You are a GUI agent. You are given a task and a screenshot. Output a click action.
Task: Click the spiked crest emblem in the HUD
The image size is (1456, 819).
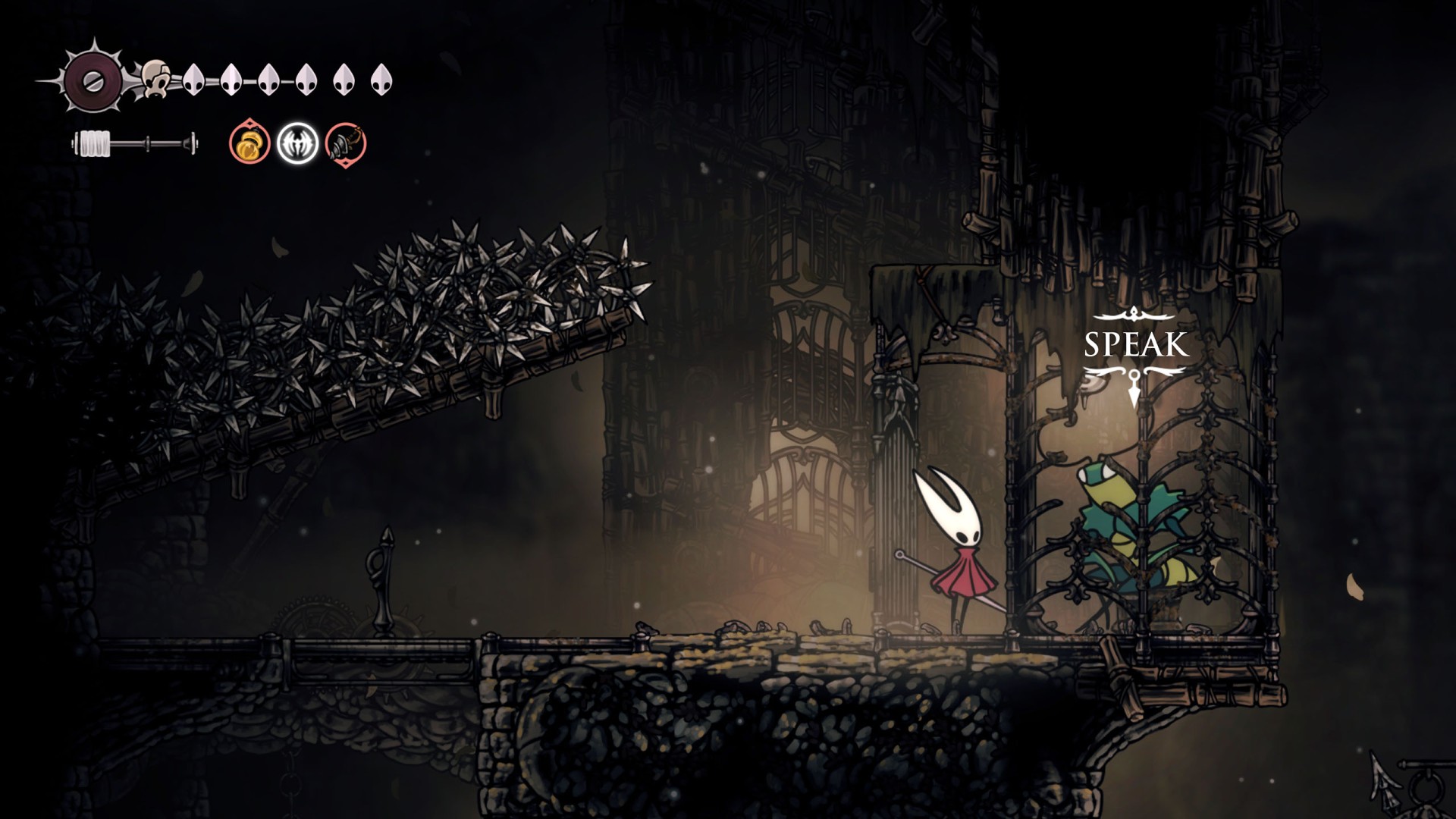(x=93, y=81)
